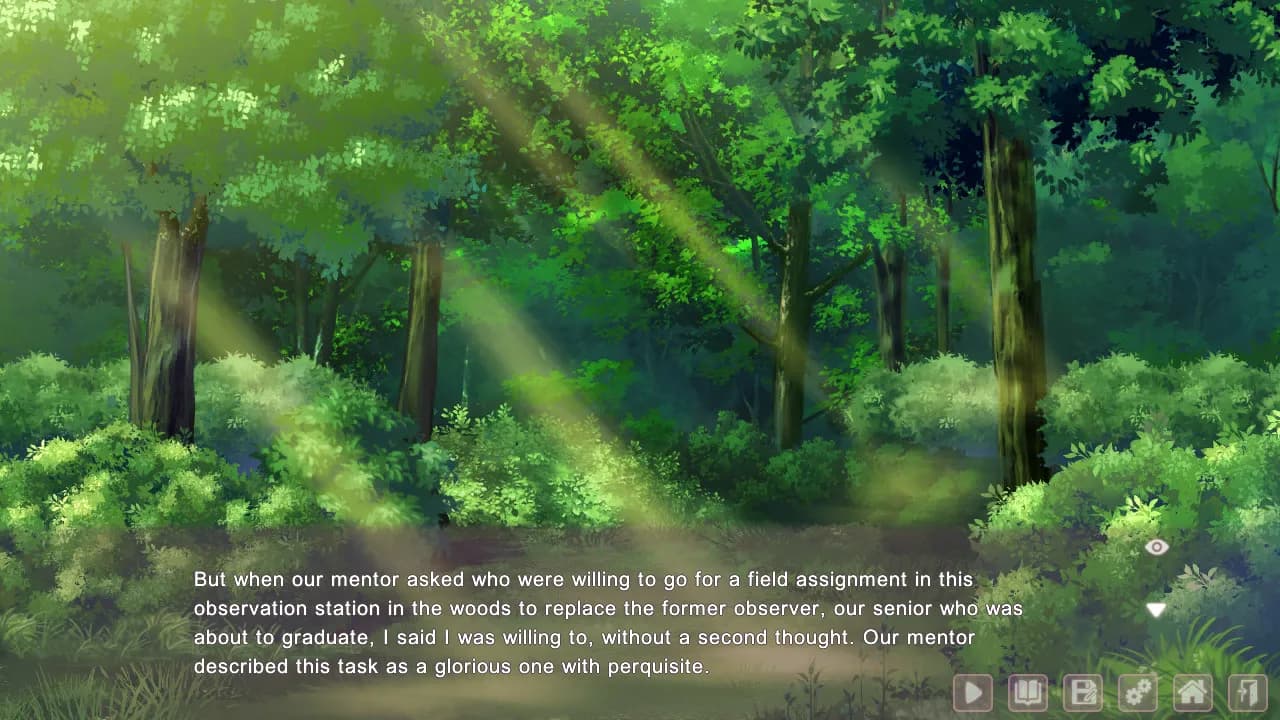This screenshot has width=1280, height=720.
Task: Open settings with the gears icon
Action: [x=1137, y=692]
